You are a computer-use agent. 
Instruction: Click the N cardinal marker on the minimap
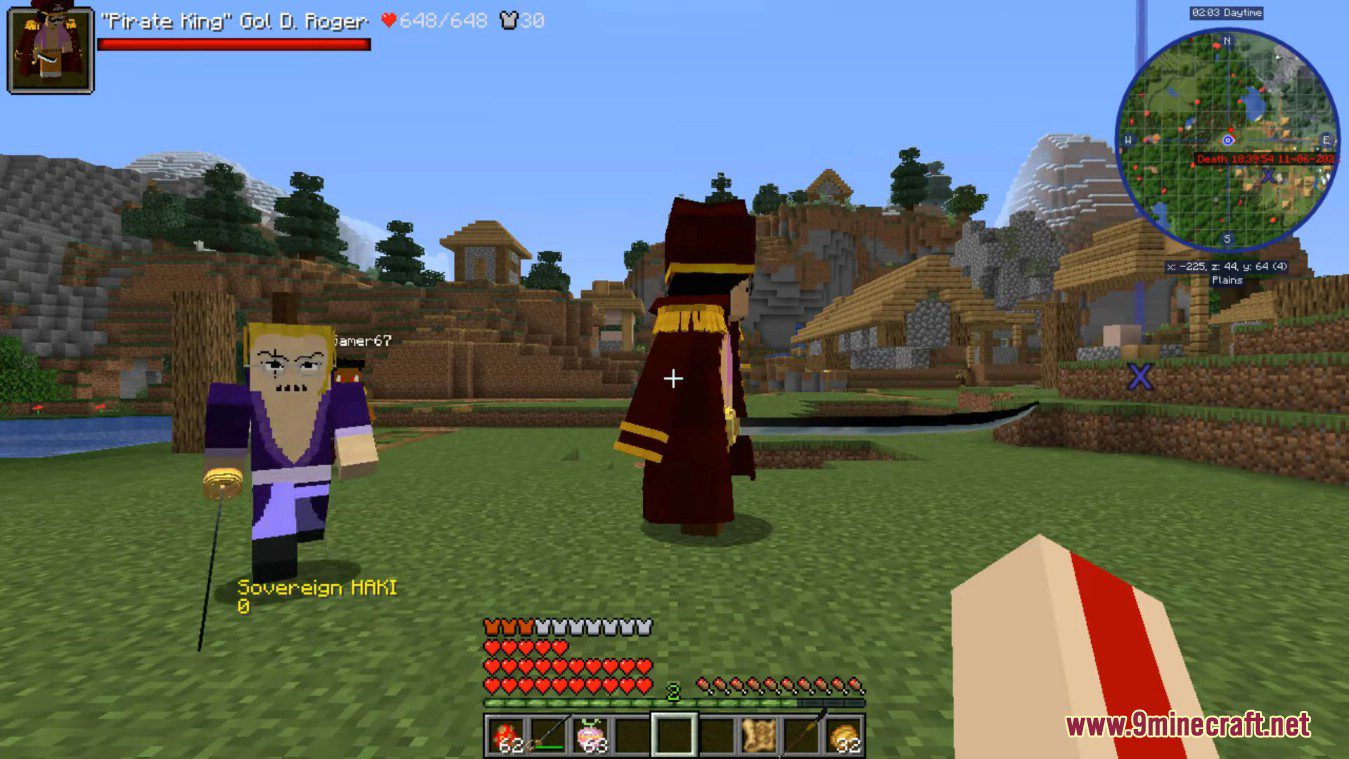tap(1227, 42)
